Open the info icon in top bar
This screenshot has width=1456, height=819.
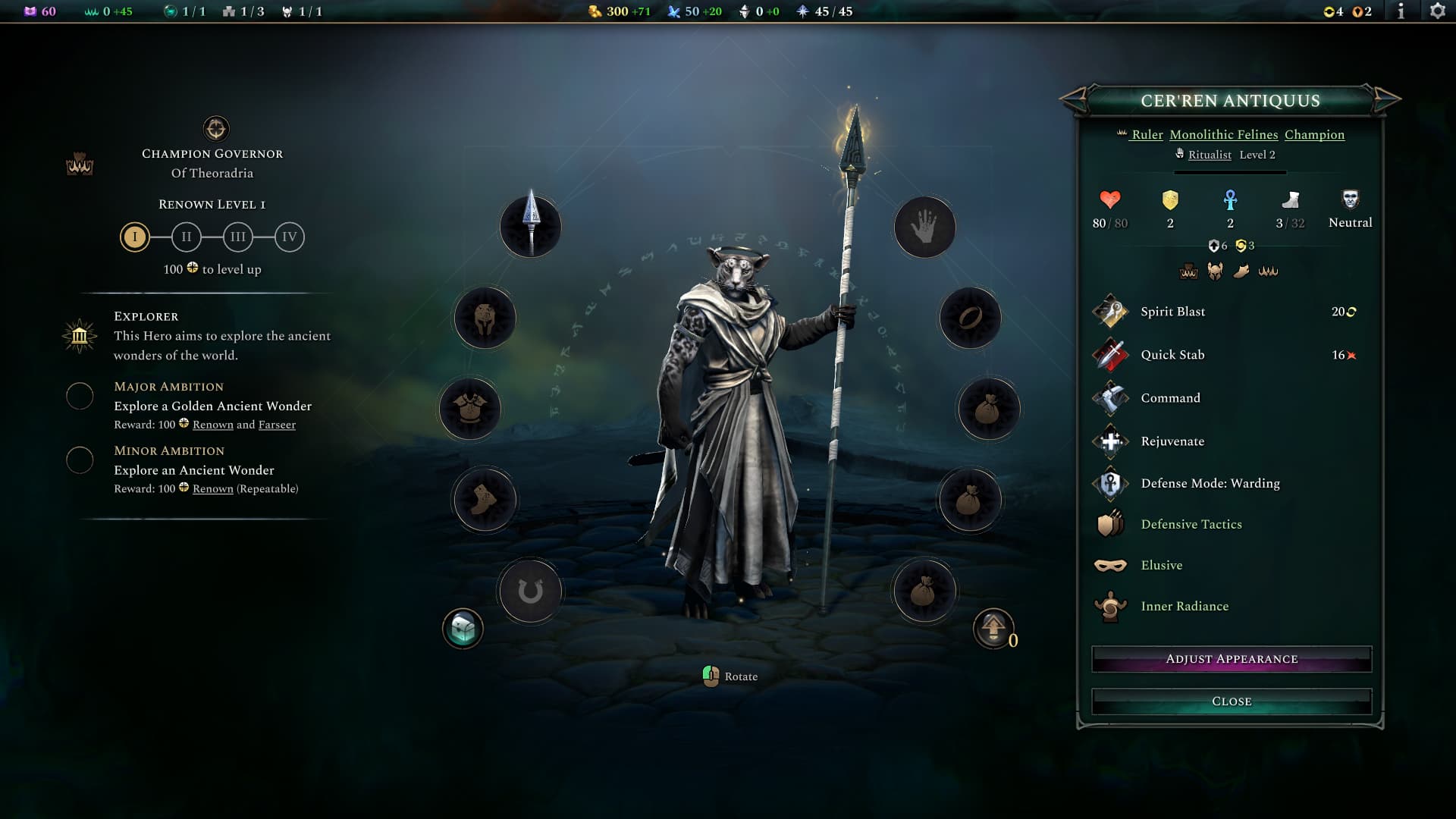[x=1401, y=11]
